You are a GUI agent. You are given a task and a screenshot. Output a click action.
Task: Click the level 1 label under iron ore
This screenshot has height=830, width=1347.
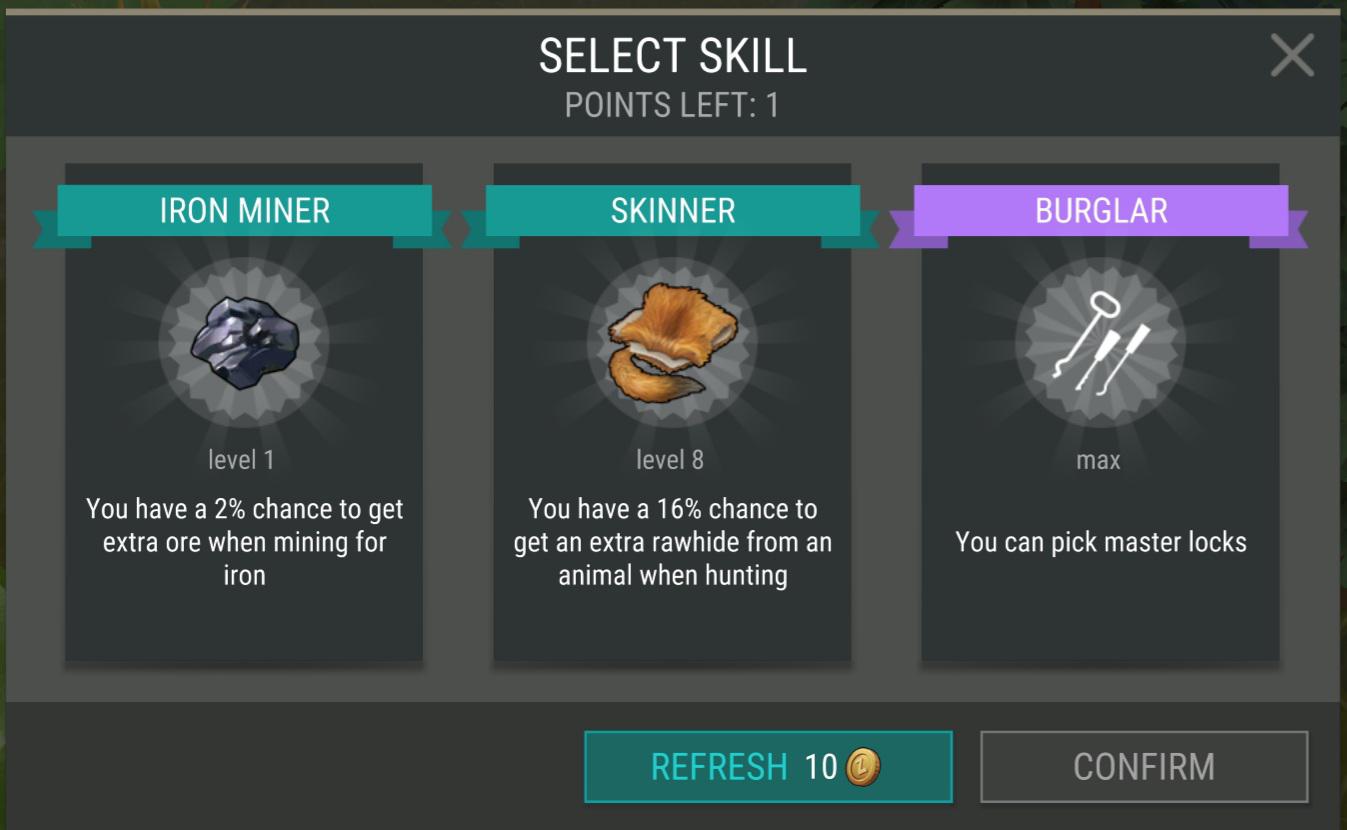pyautogui.click(x=242, y=459)
